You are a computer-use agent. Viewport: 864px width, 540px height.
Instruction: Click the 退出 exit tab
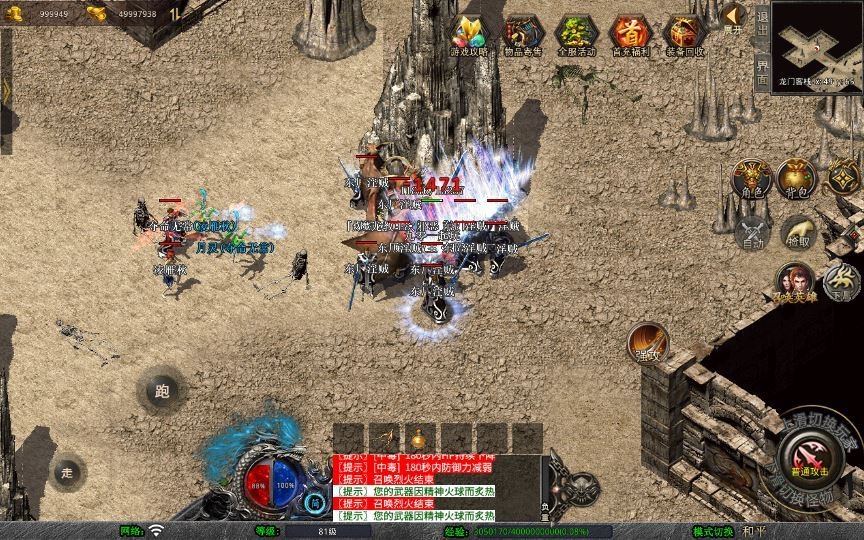point(762,22)
